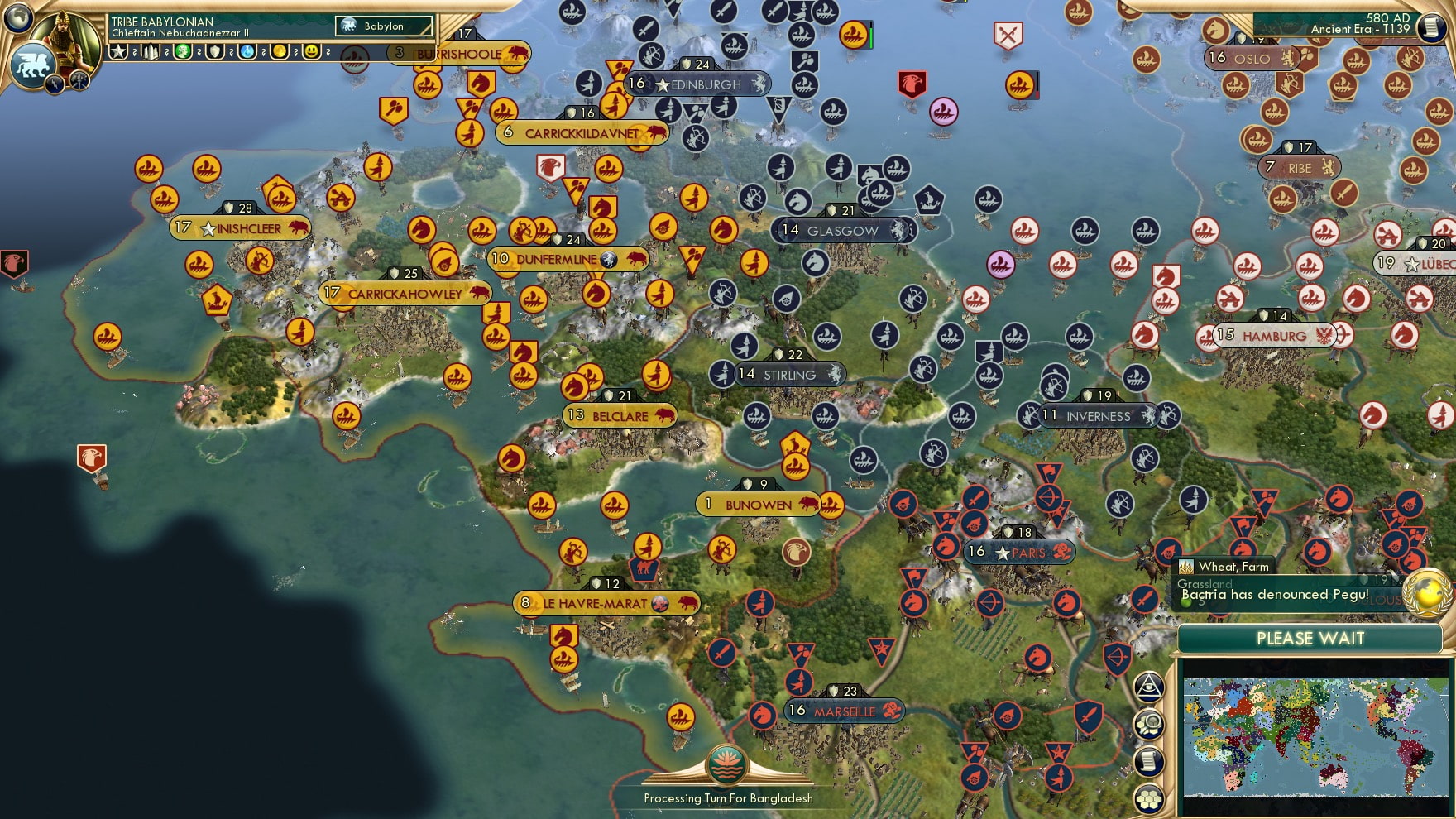Toggle the all-seeing eye overlay near minimap
The width and height of the screenshot is (1456, 819).
pyautogui.click(x=1149, y=688)
